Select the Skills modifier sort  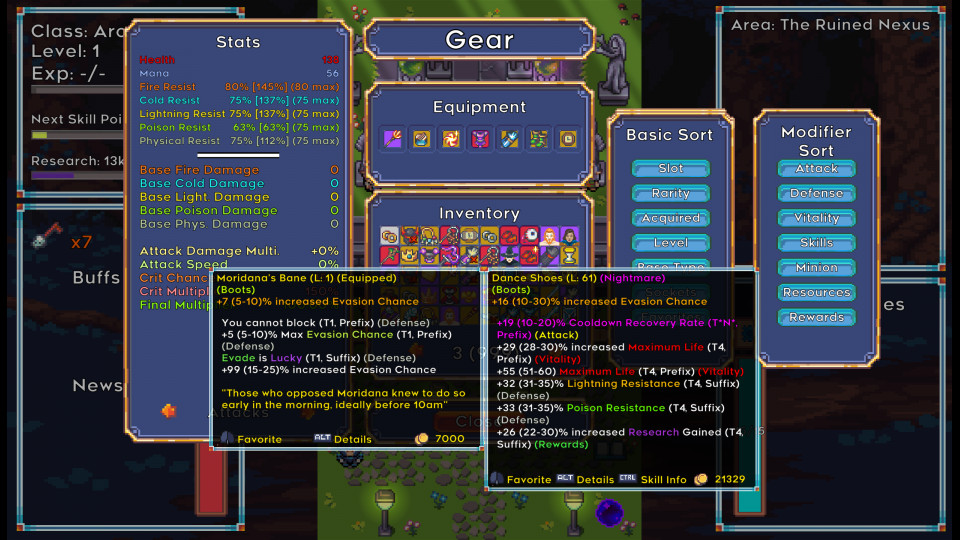point(816,243)
